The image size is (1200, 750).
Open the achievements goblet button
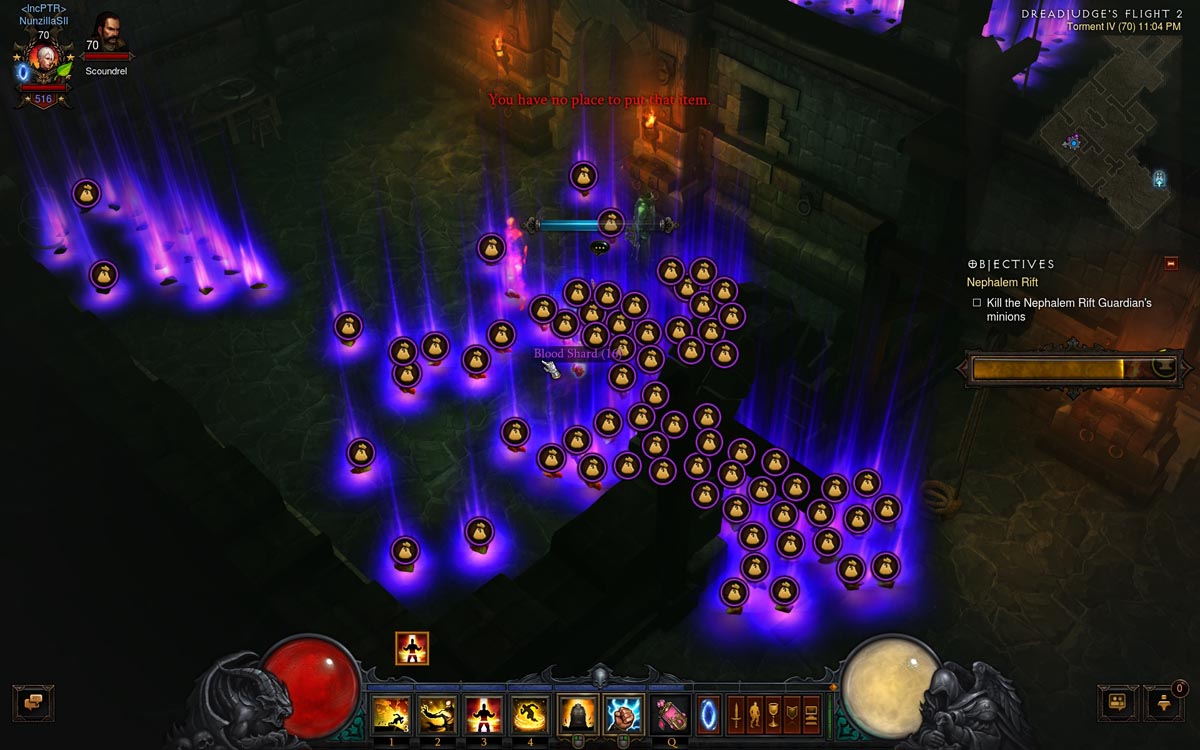(x=773, y=714)
